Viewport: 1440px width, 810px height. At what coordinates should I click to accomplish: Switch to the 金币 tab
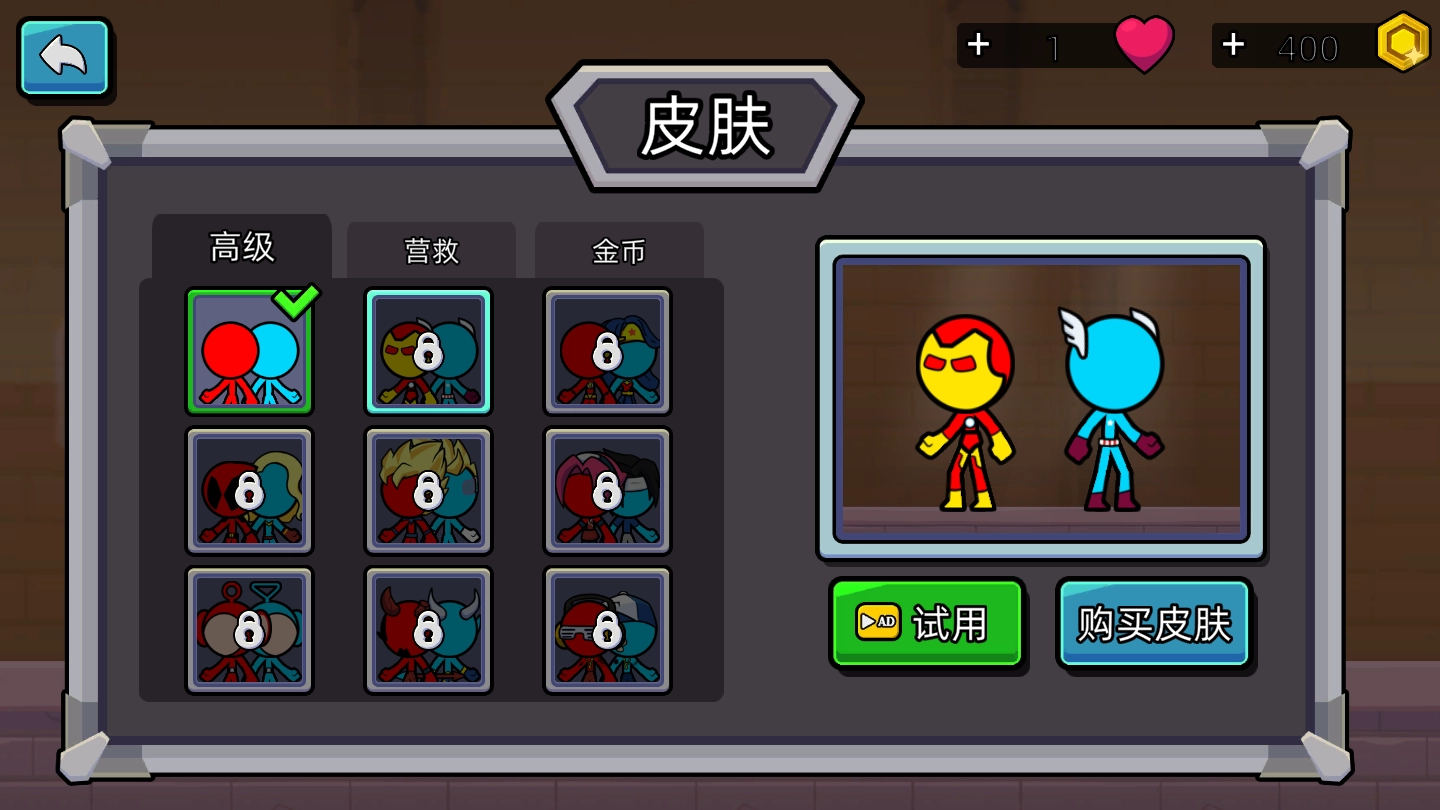point(619,251)
